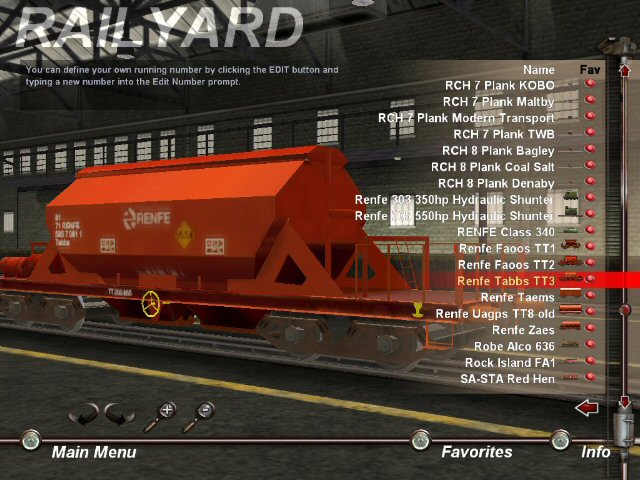Viewport: 640px width, 480px height.
Task: Select the Rock Island FA1 entry
Action: [x=508, y=362]
